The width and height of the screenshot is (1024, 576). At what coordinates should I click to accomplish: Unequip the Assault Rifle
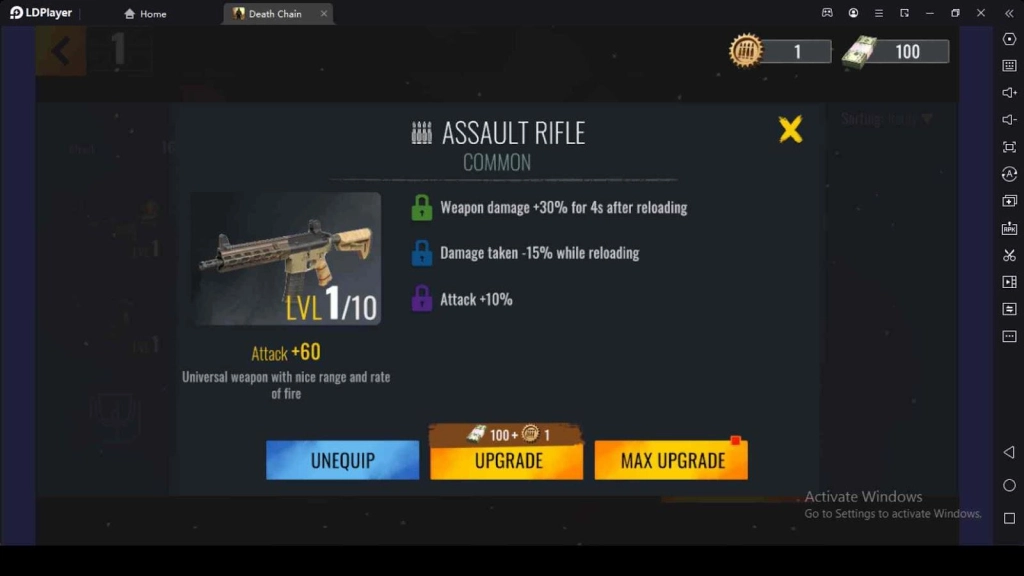click(342, 460)
